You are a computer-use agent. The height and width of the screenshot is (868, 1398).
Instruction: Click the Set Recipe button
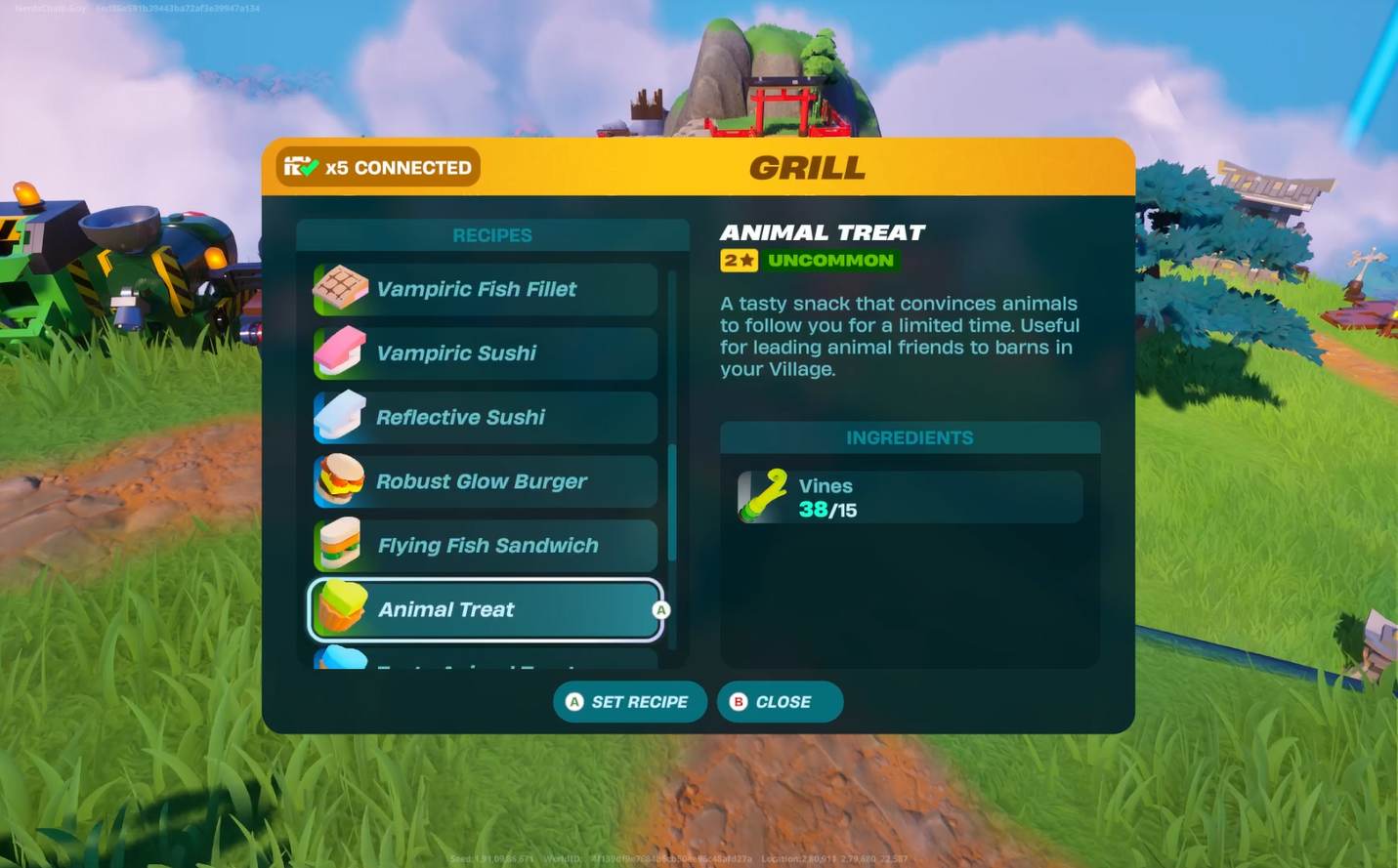(629, 702)
